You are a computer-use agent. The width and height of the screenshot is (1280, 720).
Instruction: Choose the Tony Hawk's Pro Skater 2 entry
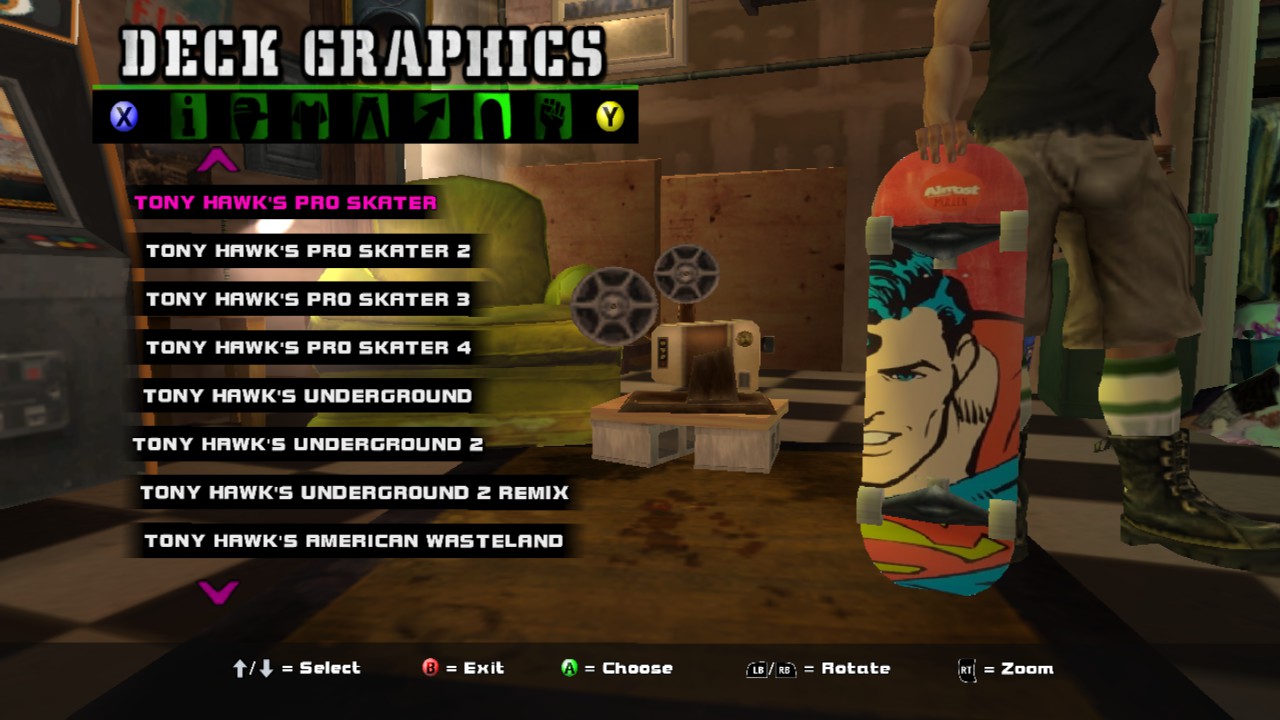pyautogui.click(x=308, y=251)
